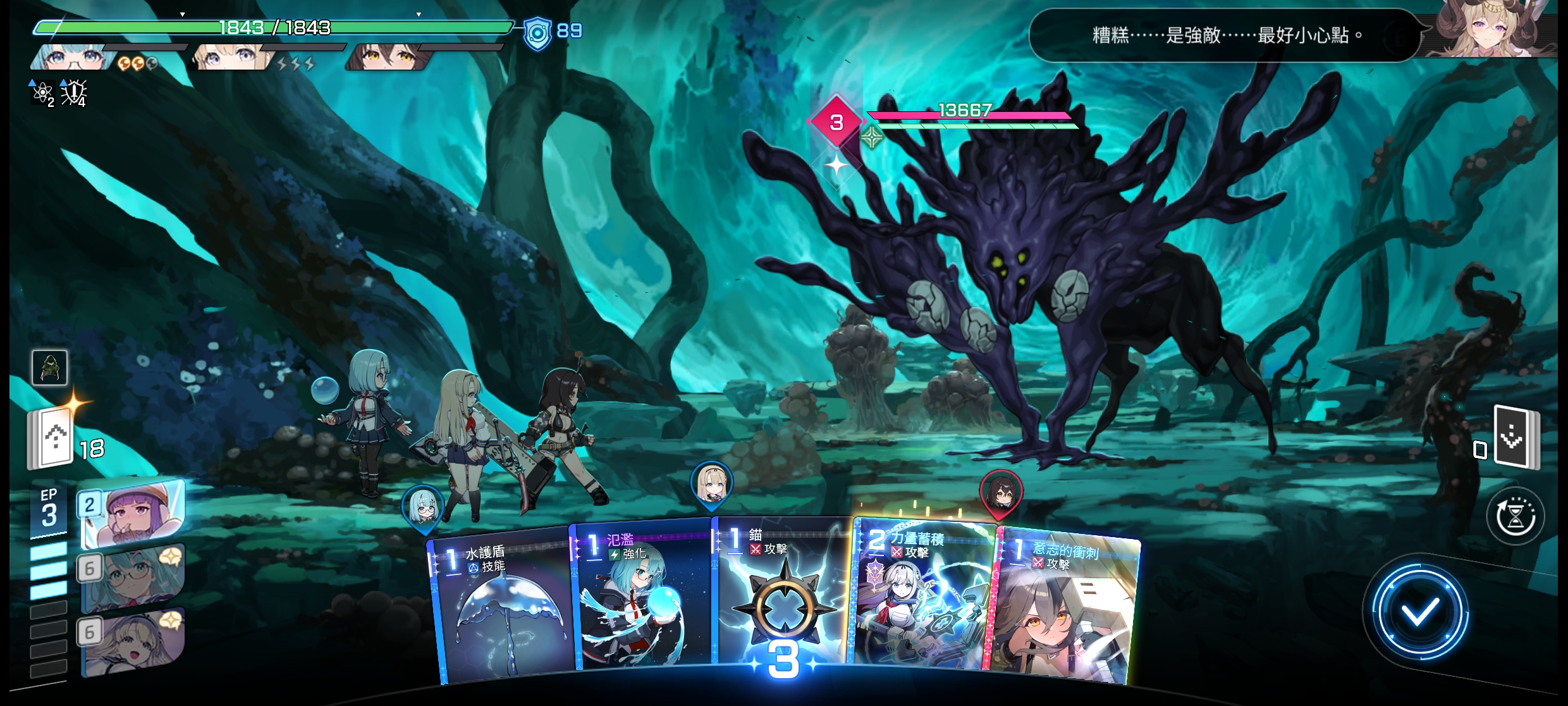
Task: Check the atom buff status icon
Action: [x=42, y=94]
